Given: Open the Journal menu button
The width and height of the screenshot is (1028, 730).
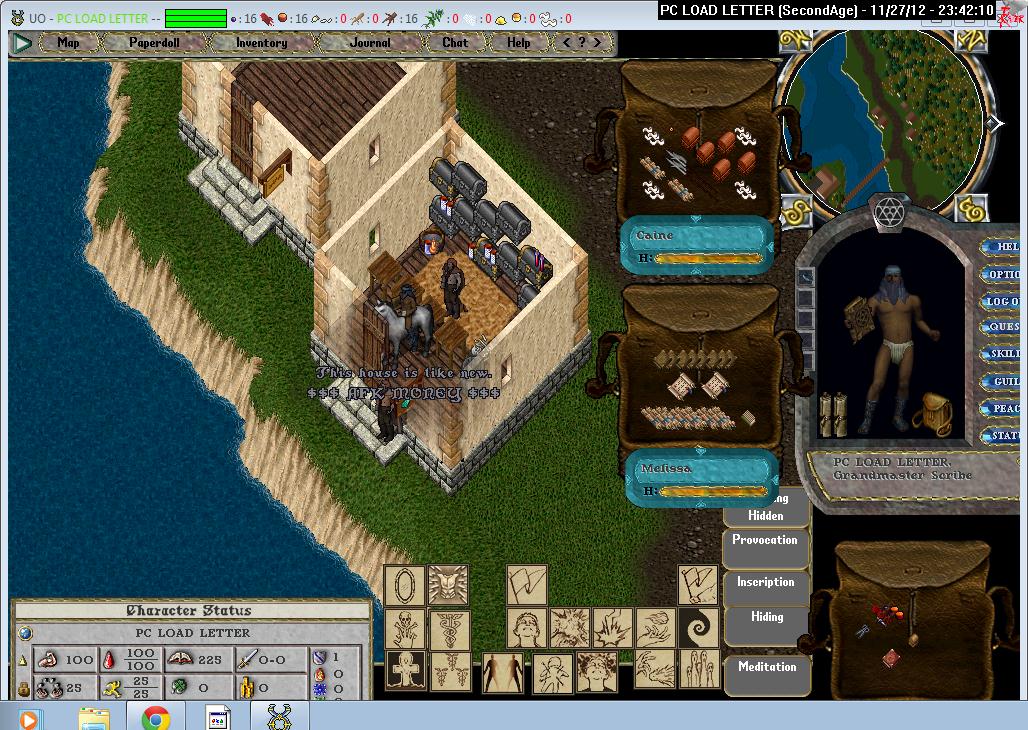Looking at the screenshot, I should pyautogui.click(x=371, y=43).
